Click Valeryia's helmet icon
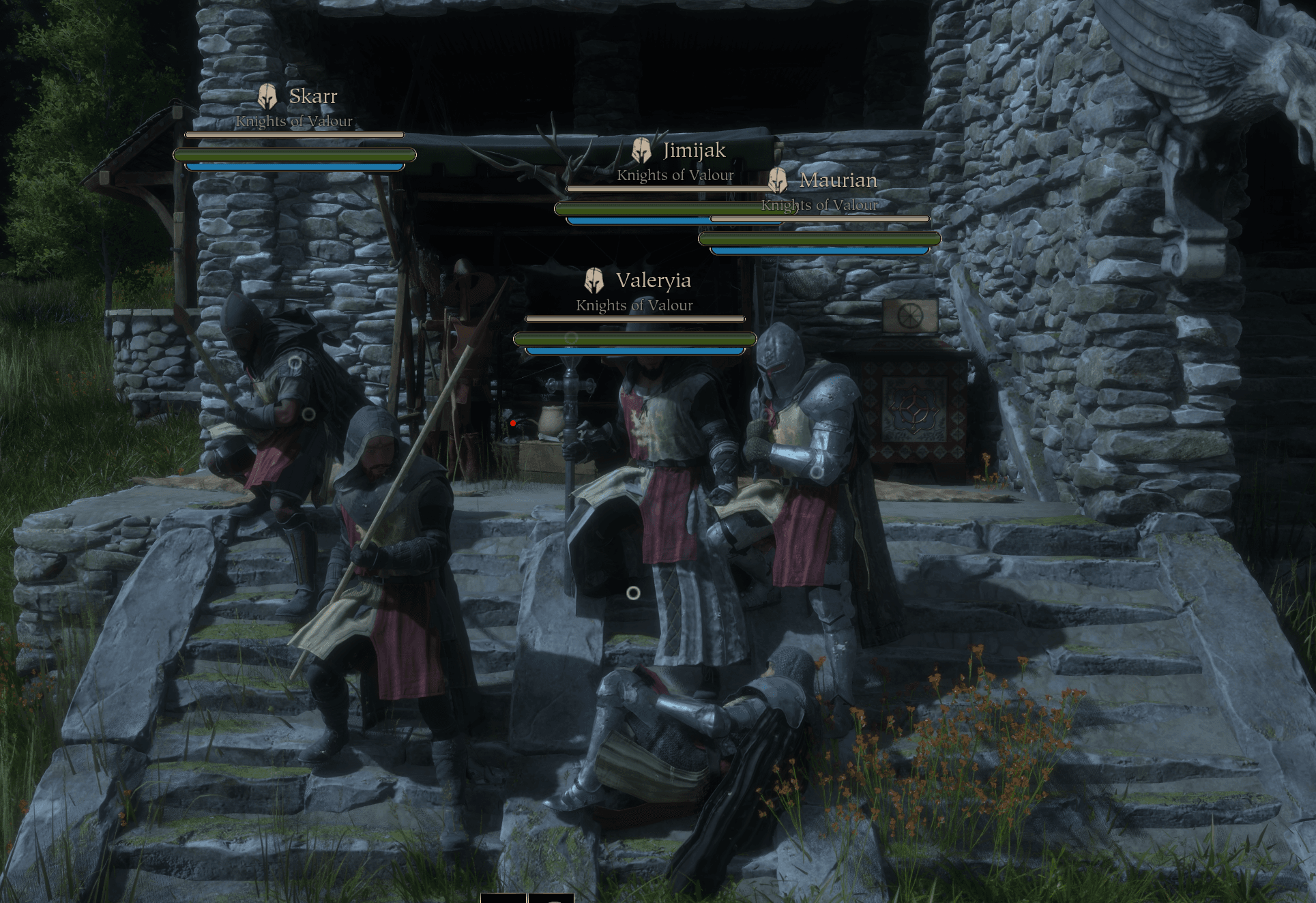The image size is (1316, 903). 593,280
